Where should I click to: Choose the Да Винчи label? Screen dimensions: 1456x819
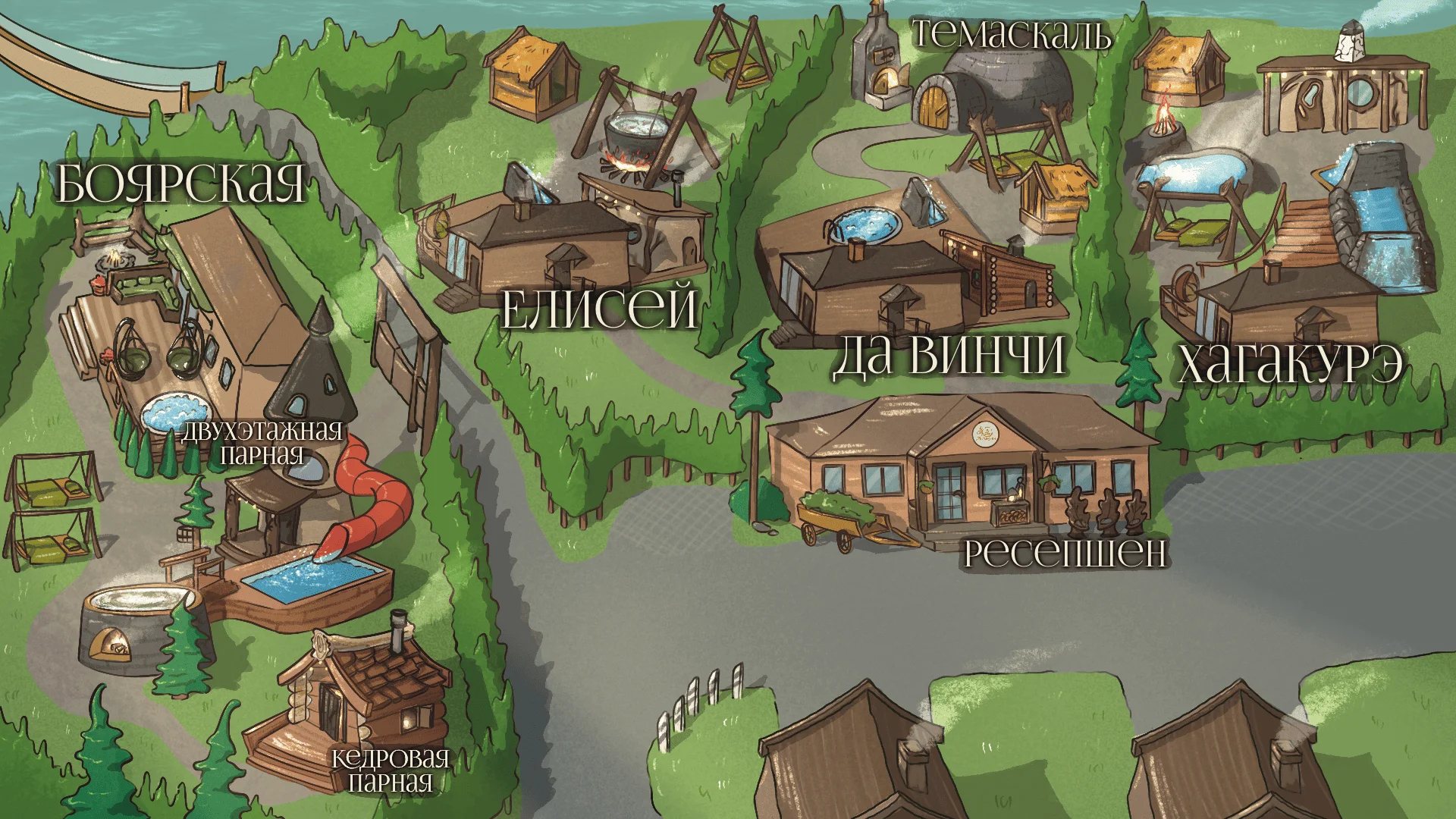point(949,355)
